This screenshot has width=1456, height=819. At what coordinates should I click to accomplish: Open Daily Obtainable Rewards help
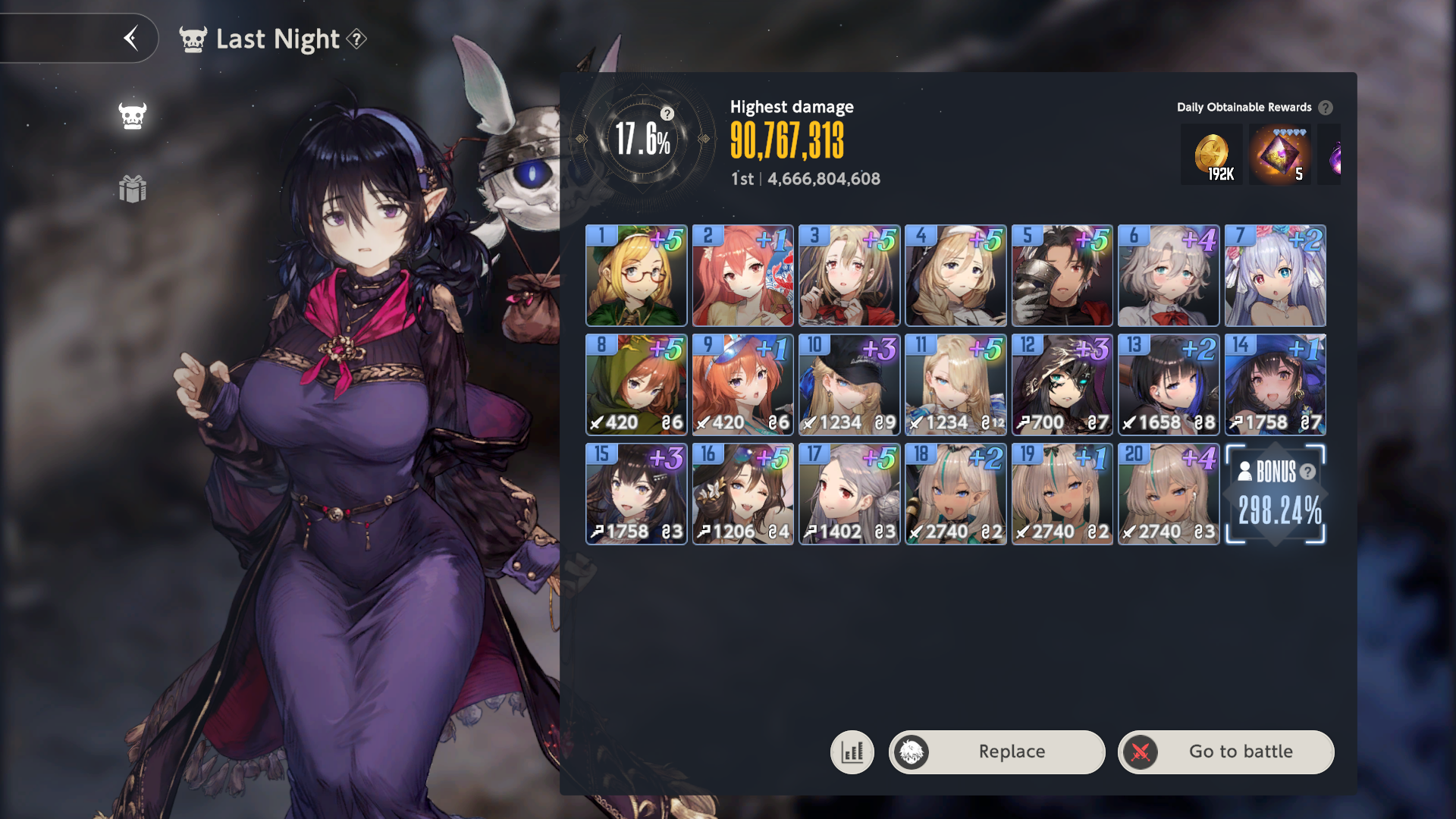click(x=1325, y=108)
